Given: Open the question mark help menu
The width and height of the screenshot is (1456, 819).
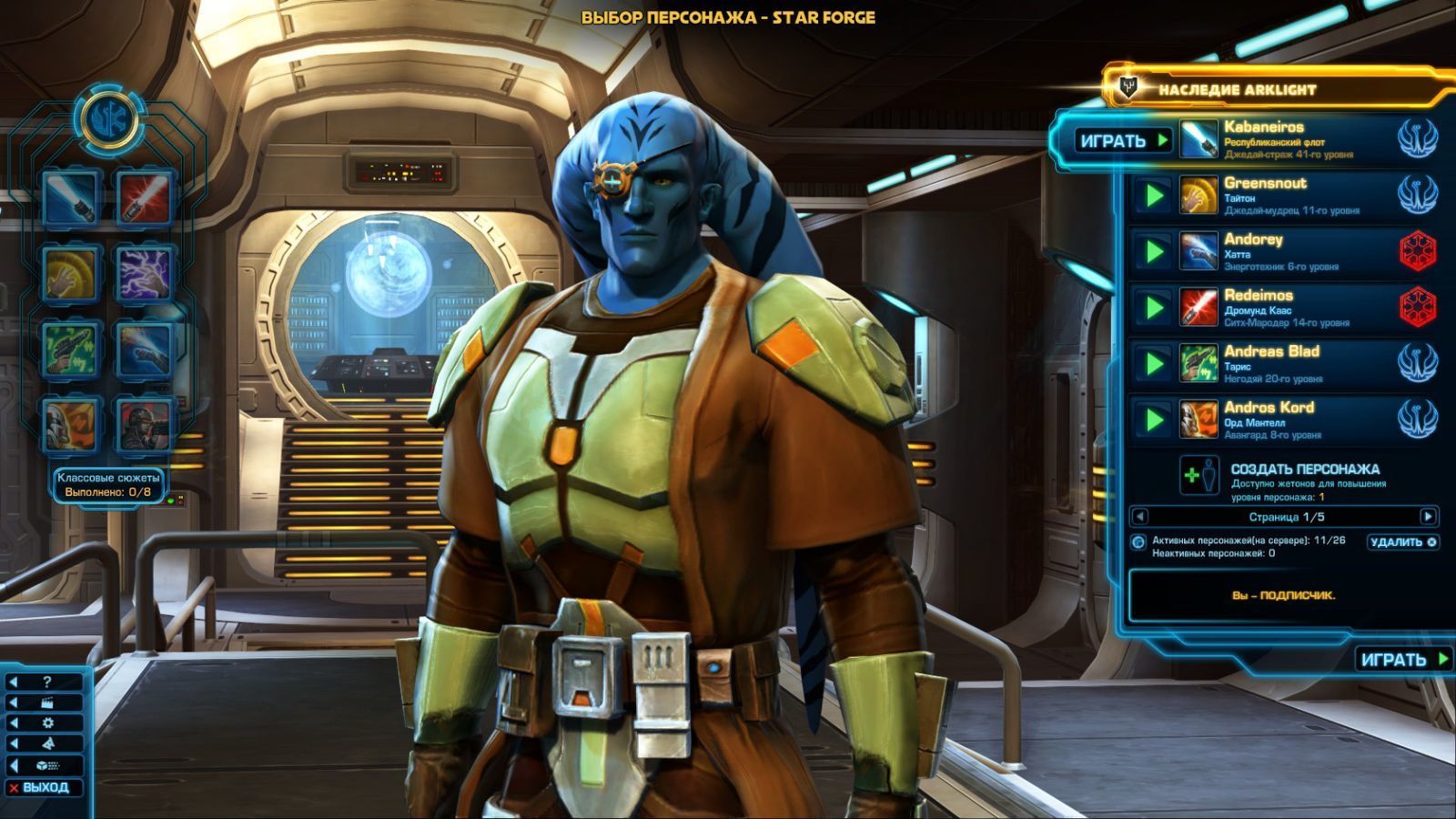Looking at the screenshot, I should coord(47,682).
